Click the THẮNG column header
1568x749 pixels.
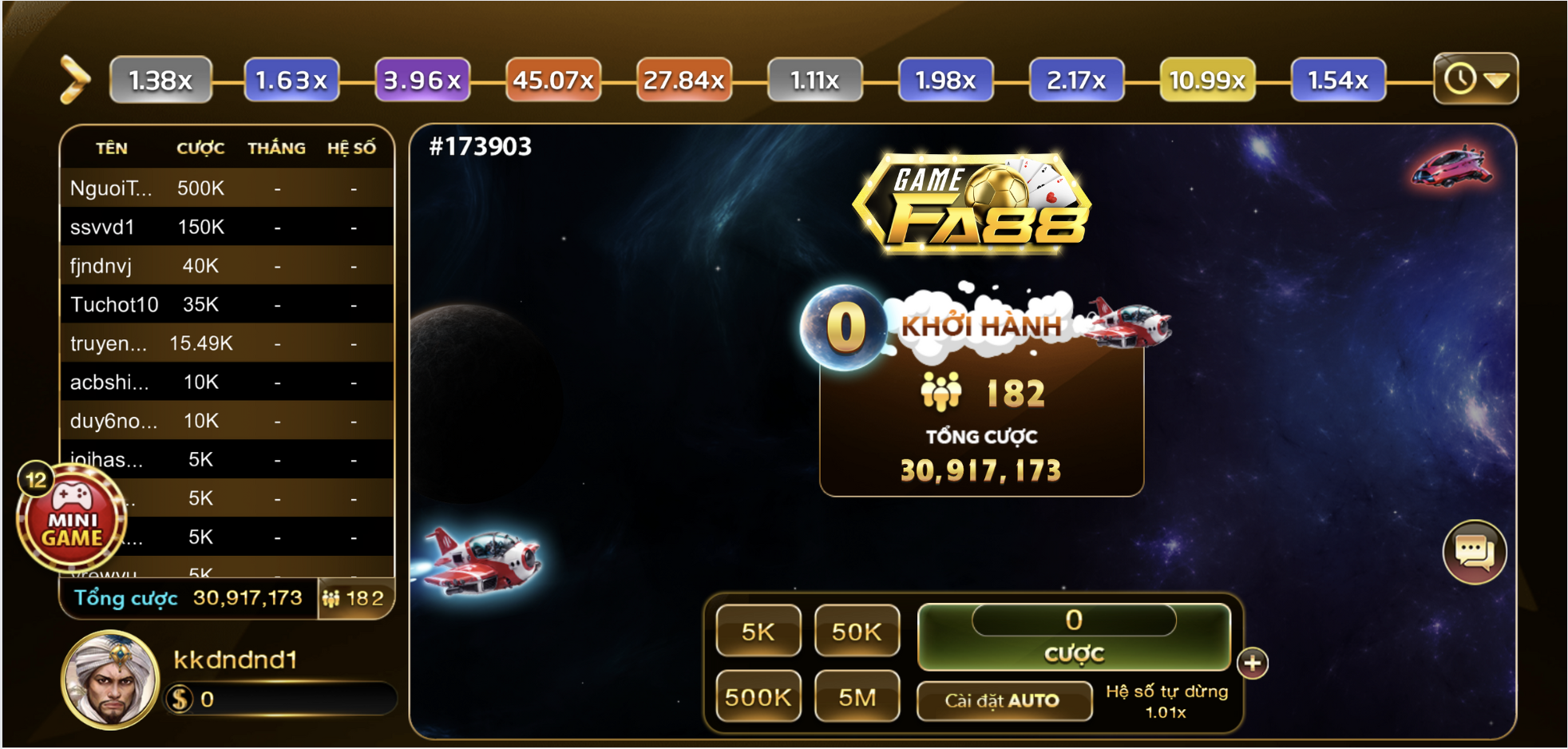coord(276,147)
